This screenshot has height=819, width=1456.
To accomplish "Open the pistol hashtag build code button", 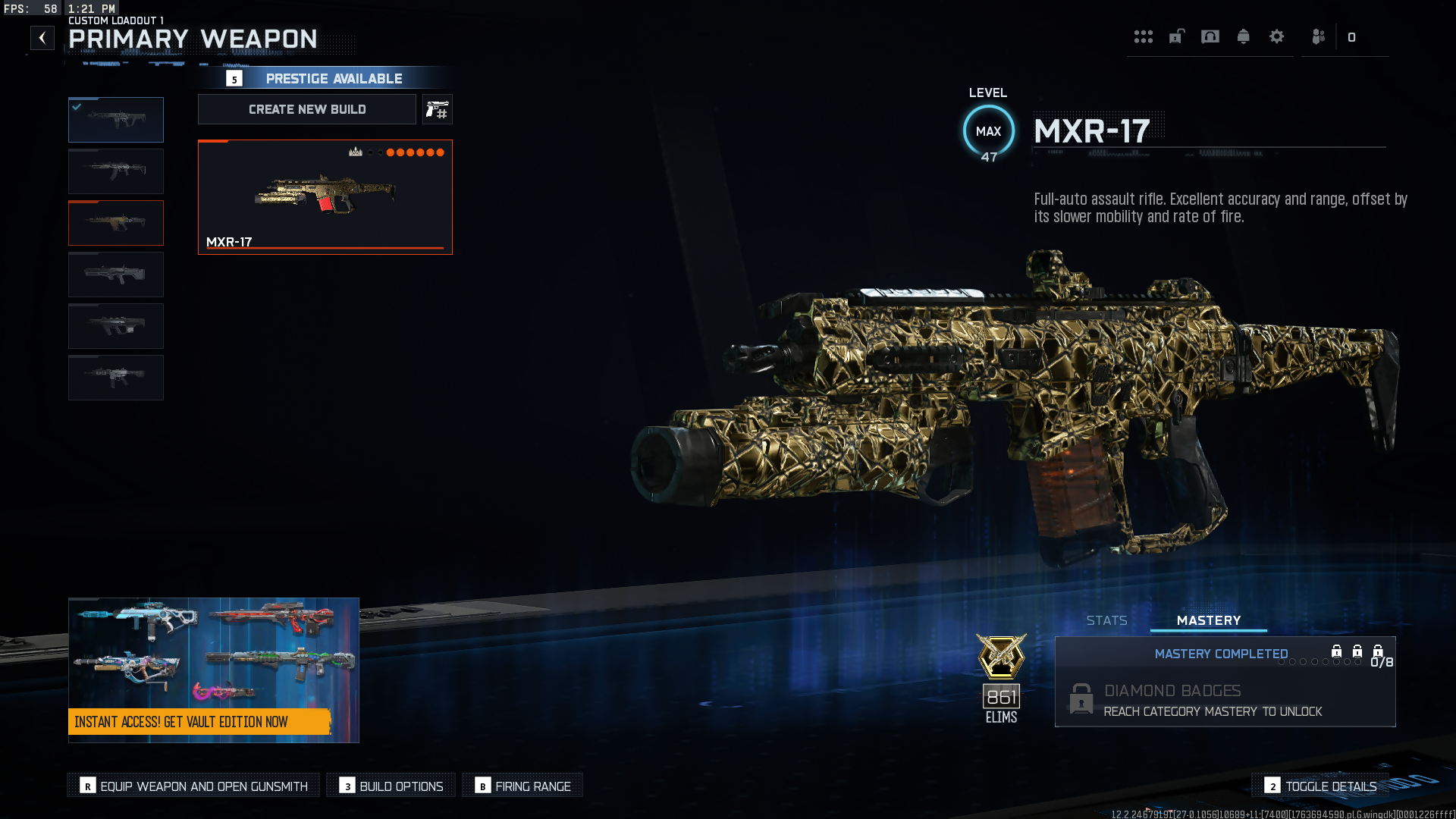I will [x=438, y=110].
